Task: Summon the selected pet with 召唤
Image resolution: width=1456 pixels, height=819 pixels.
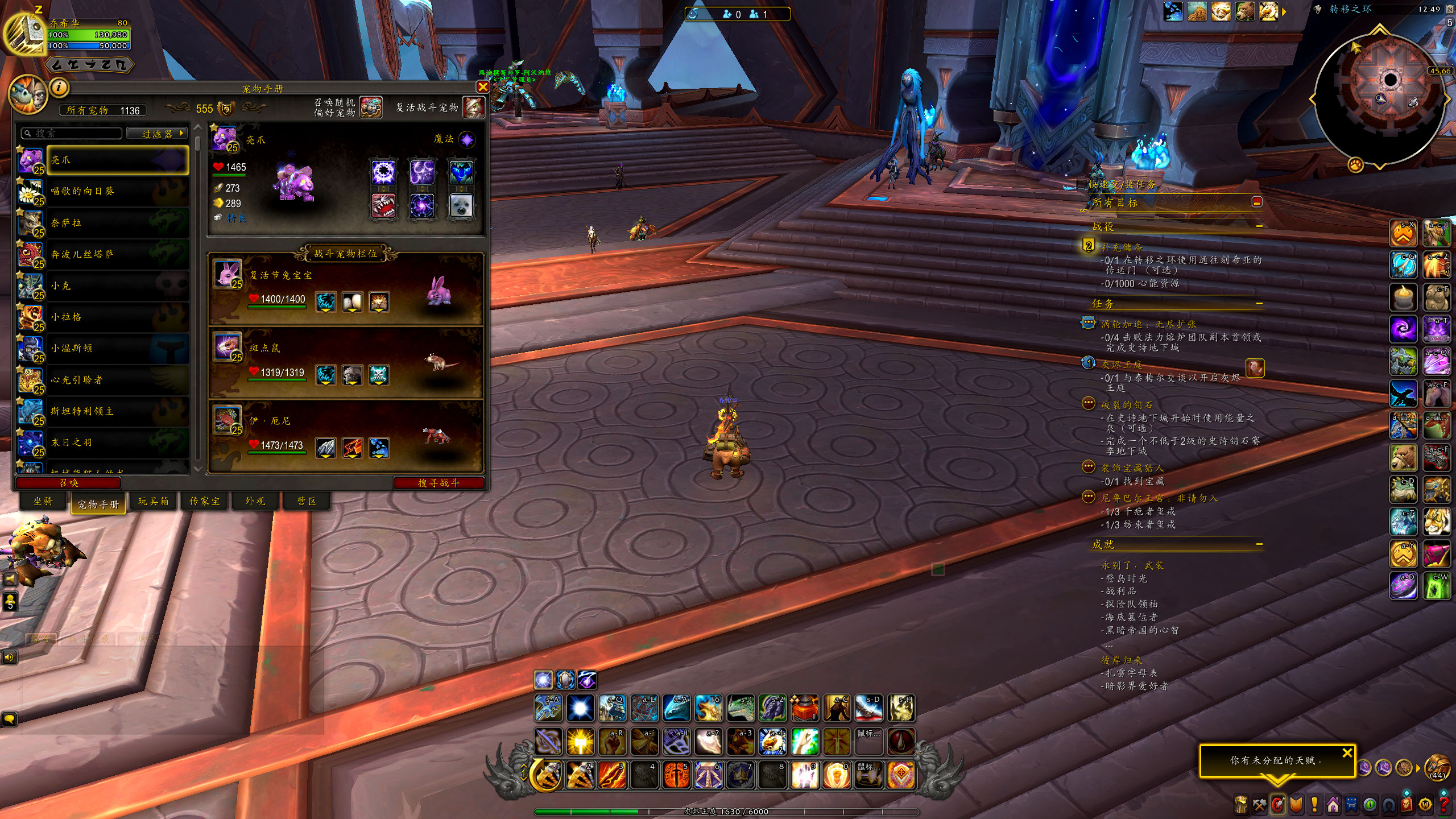Action: [x=69, y=483]
